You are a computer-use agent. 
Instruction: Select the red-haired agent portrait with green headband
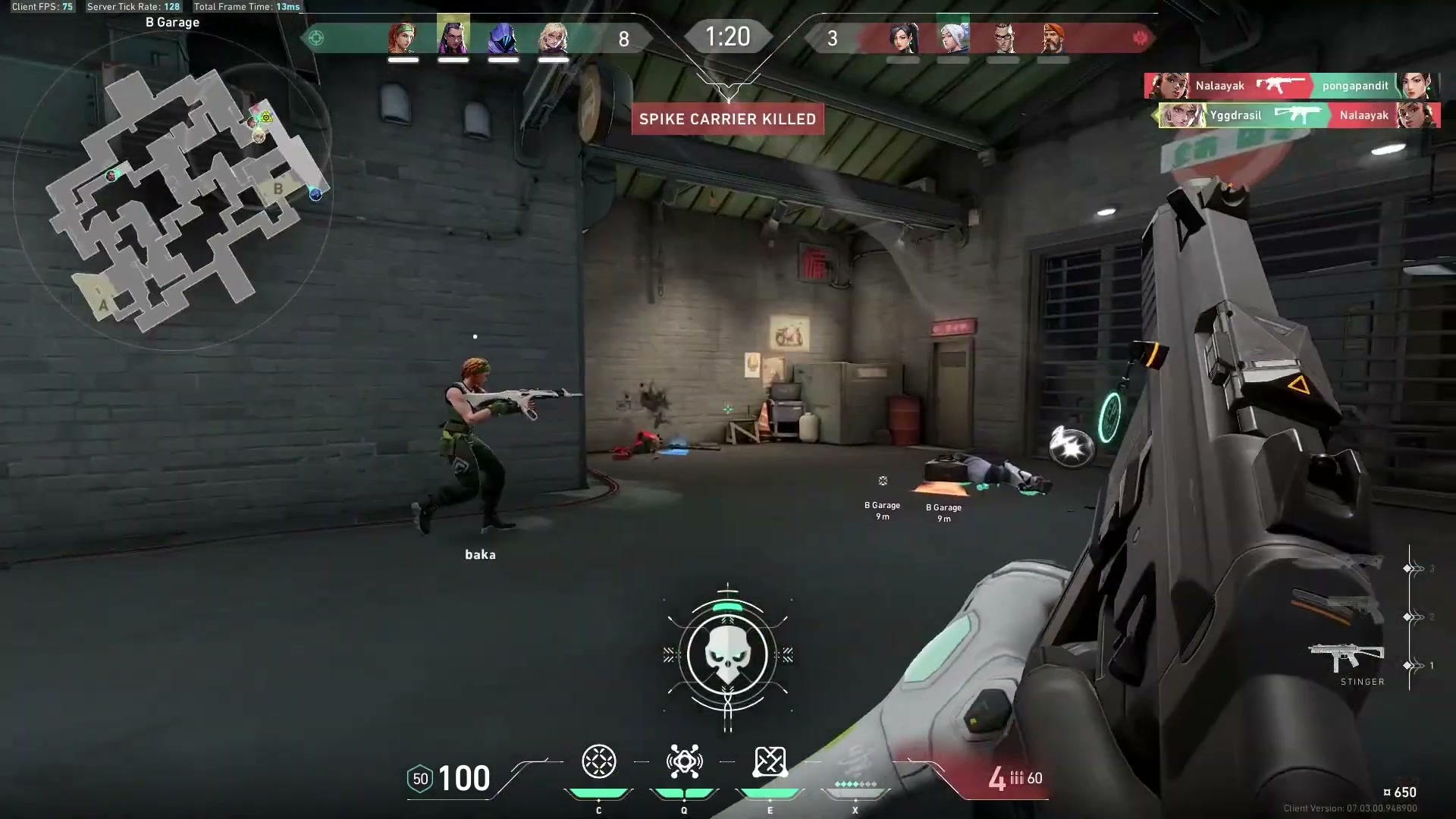click(403, 38)
